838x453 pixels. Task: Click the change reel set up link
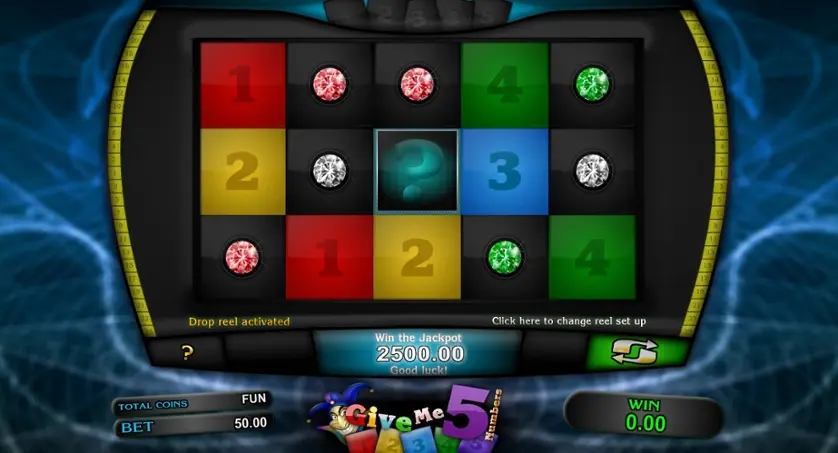pos(568,321)
